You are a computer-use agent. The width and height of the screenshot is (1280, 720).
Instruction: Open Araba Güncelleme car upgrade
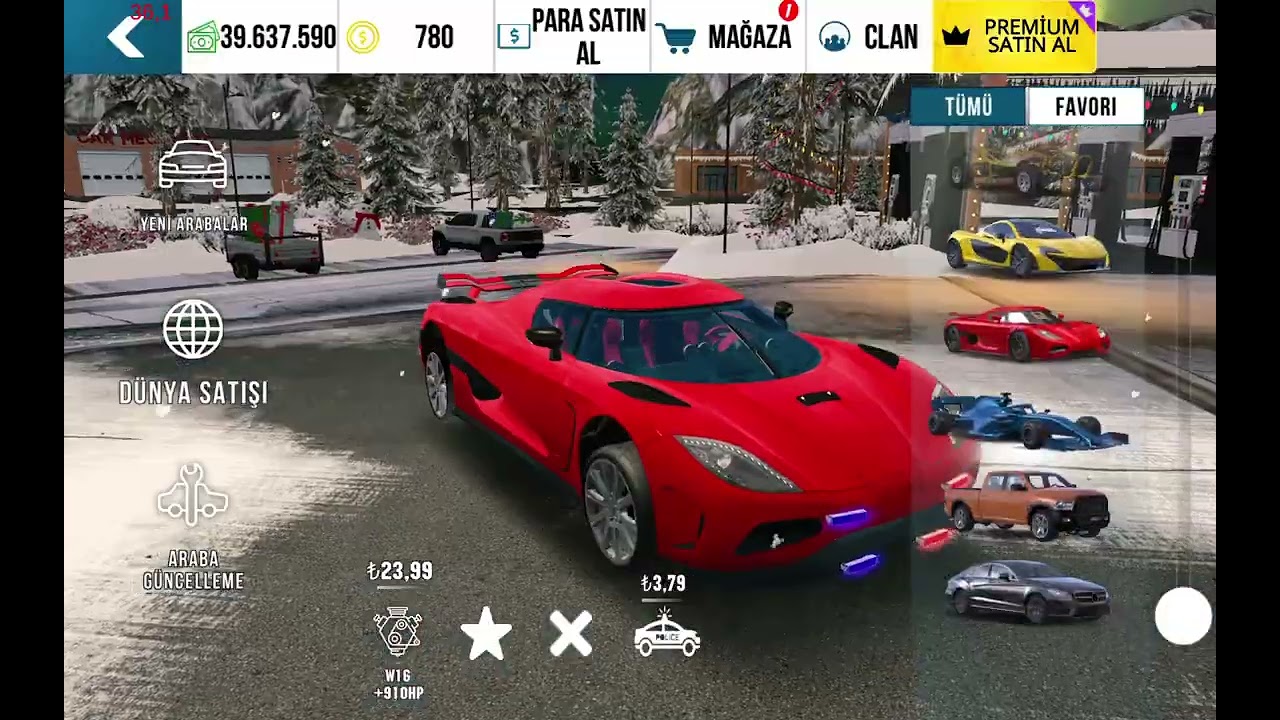pos(193,525)
